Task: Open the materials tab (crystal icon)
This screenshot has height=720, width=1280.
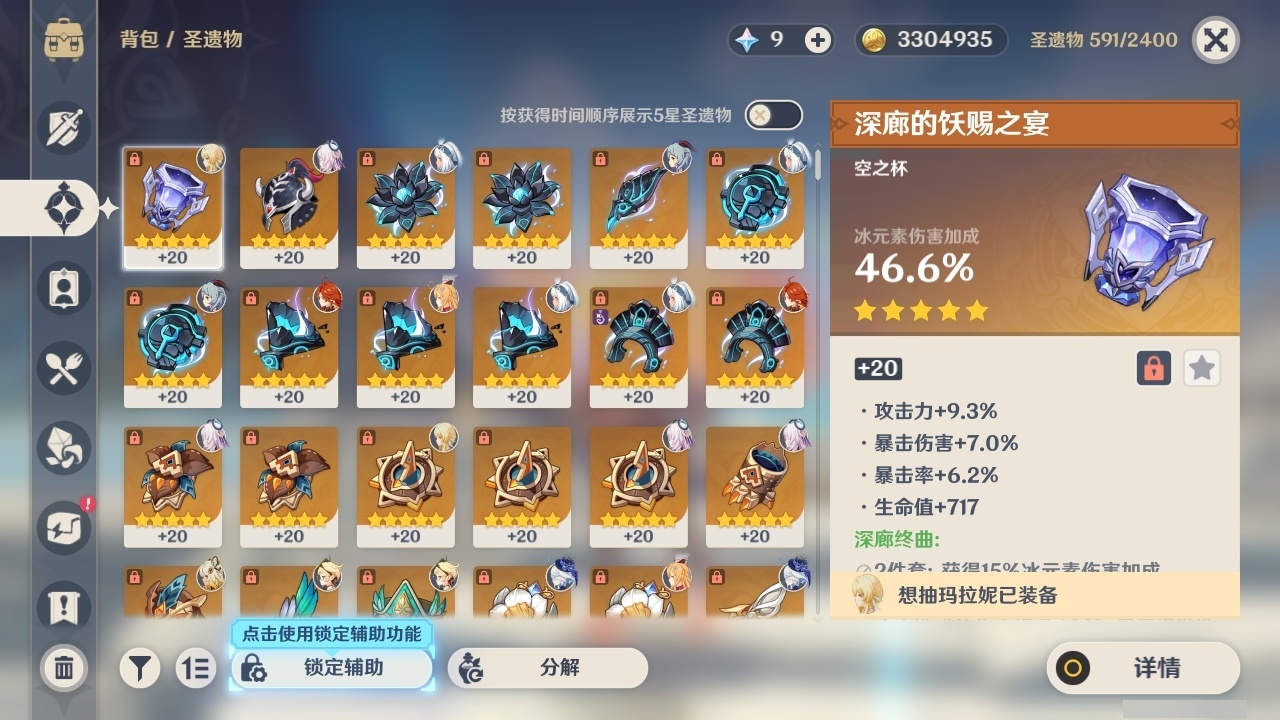Action: (62, 448)
